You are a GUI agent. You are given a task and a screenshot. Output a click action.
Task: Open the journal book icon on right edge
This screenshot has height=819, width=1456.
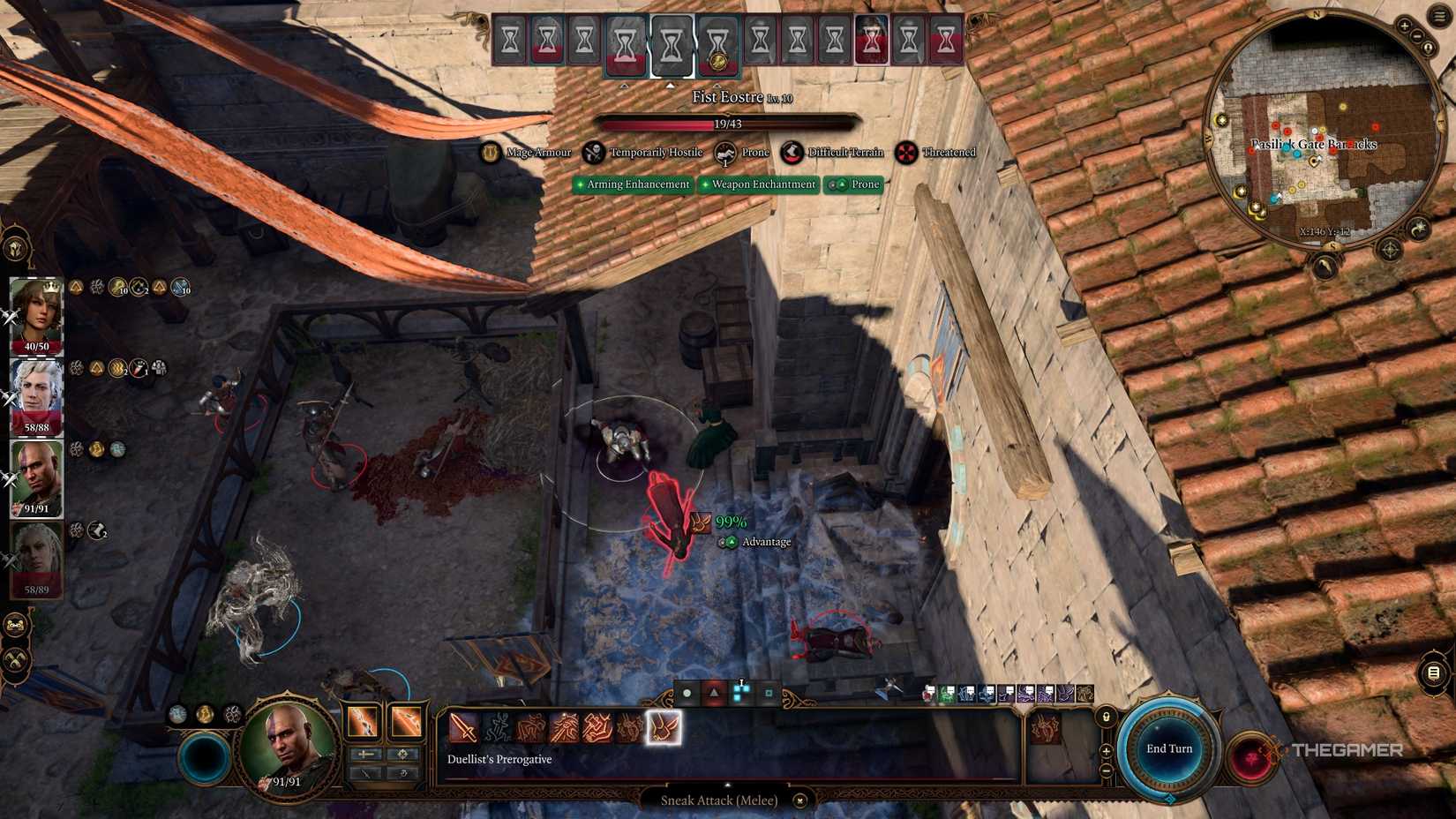[1434, 672]
